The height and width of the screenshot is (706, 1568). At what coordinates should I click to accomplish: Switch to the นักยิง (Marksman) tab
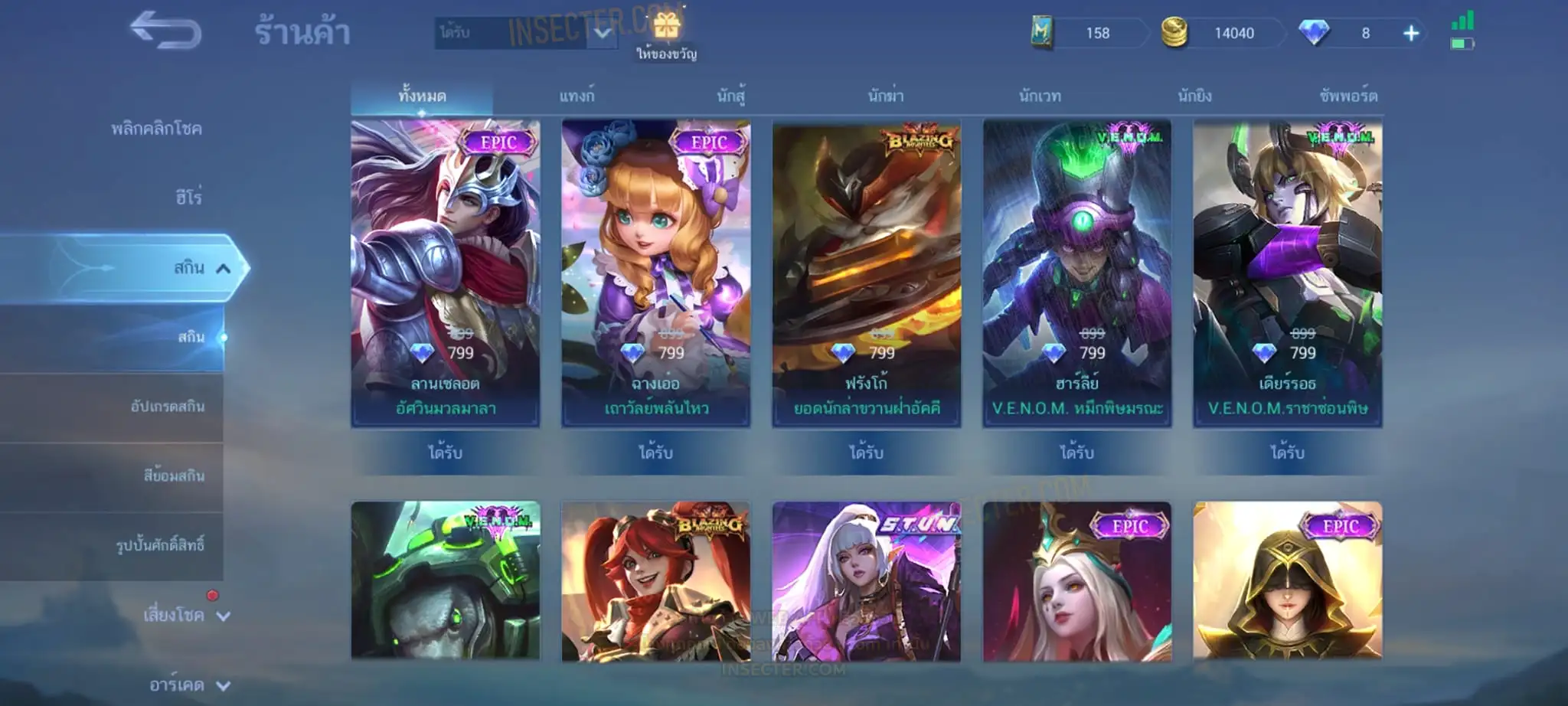[x=1194, y=96]
